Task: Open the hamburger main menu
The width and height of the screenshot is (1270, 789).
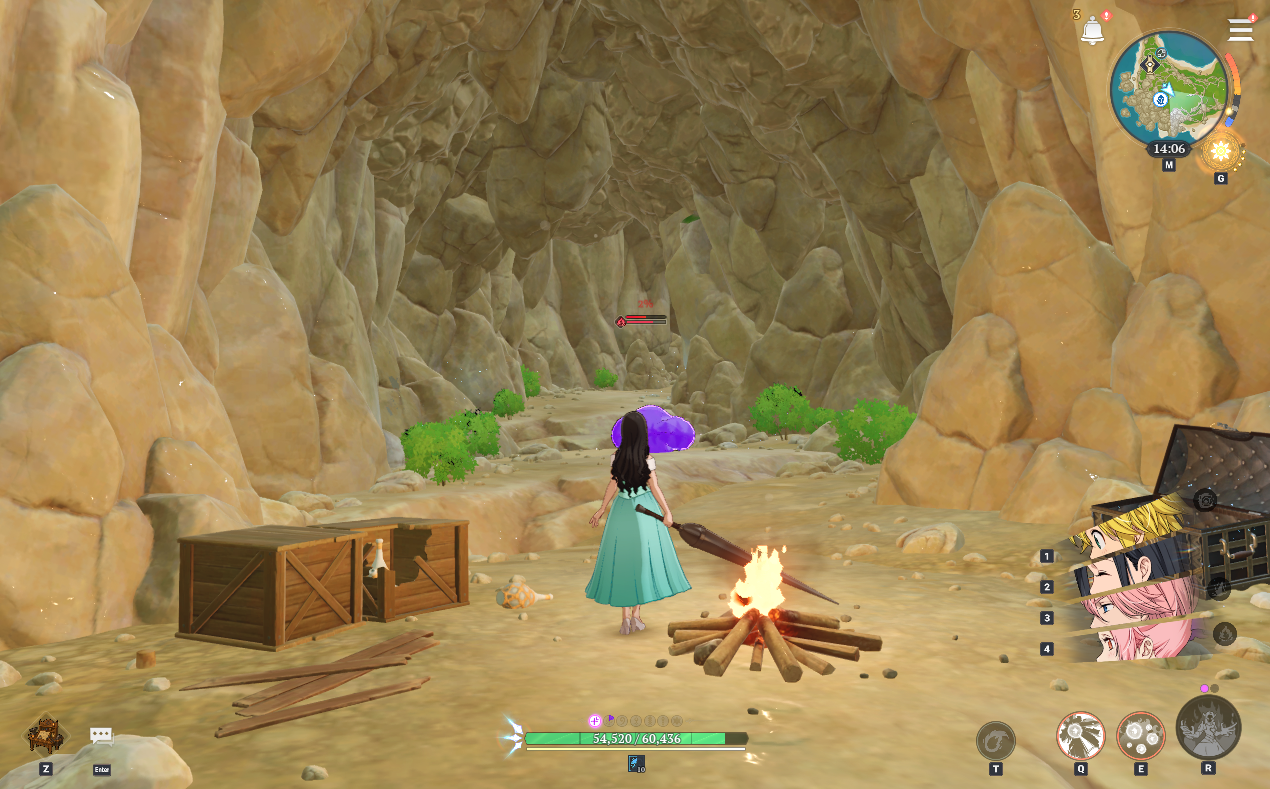Action: tap(1240, 30)
